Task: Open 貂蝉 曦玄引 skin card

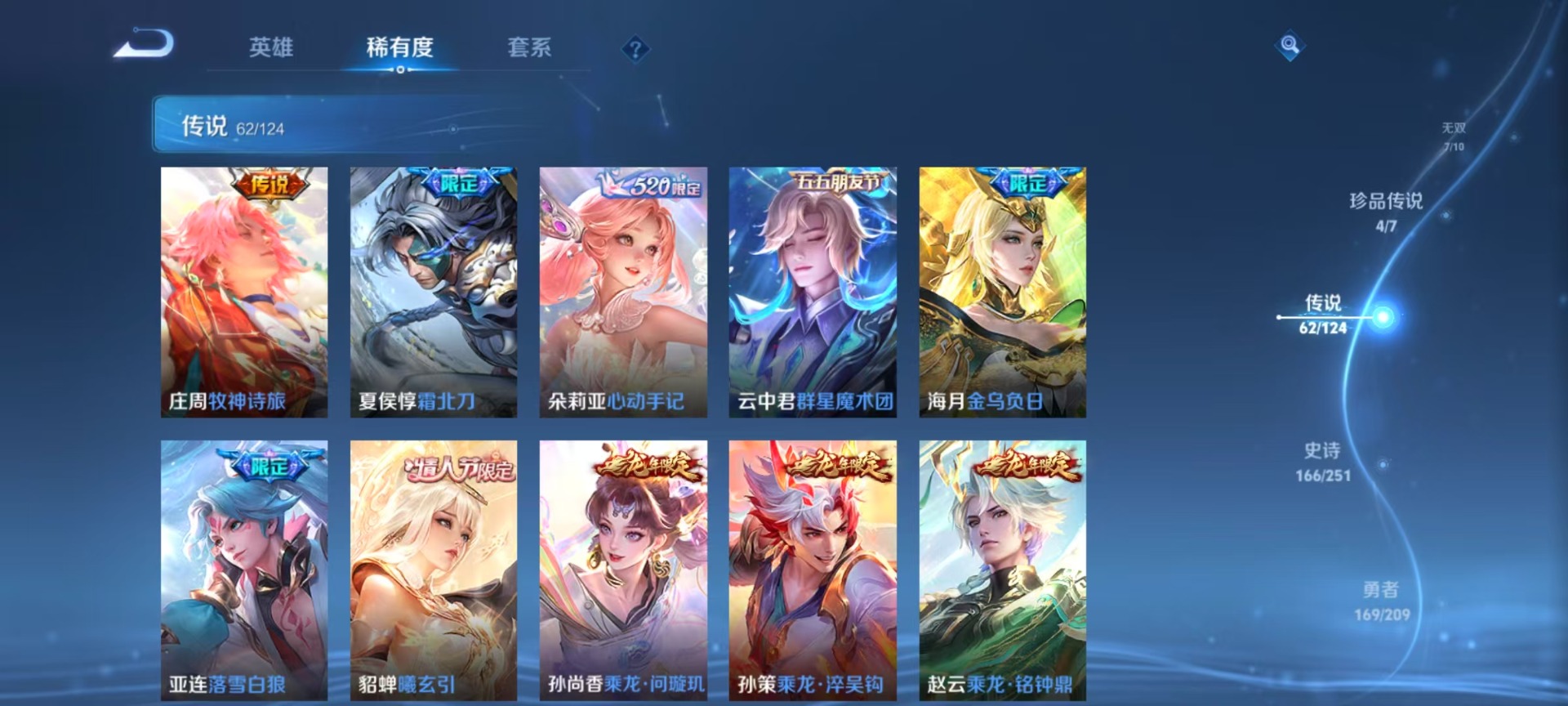Action: (434, 570)
